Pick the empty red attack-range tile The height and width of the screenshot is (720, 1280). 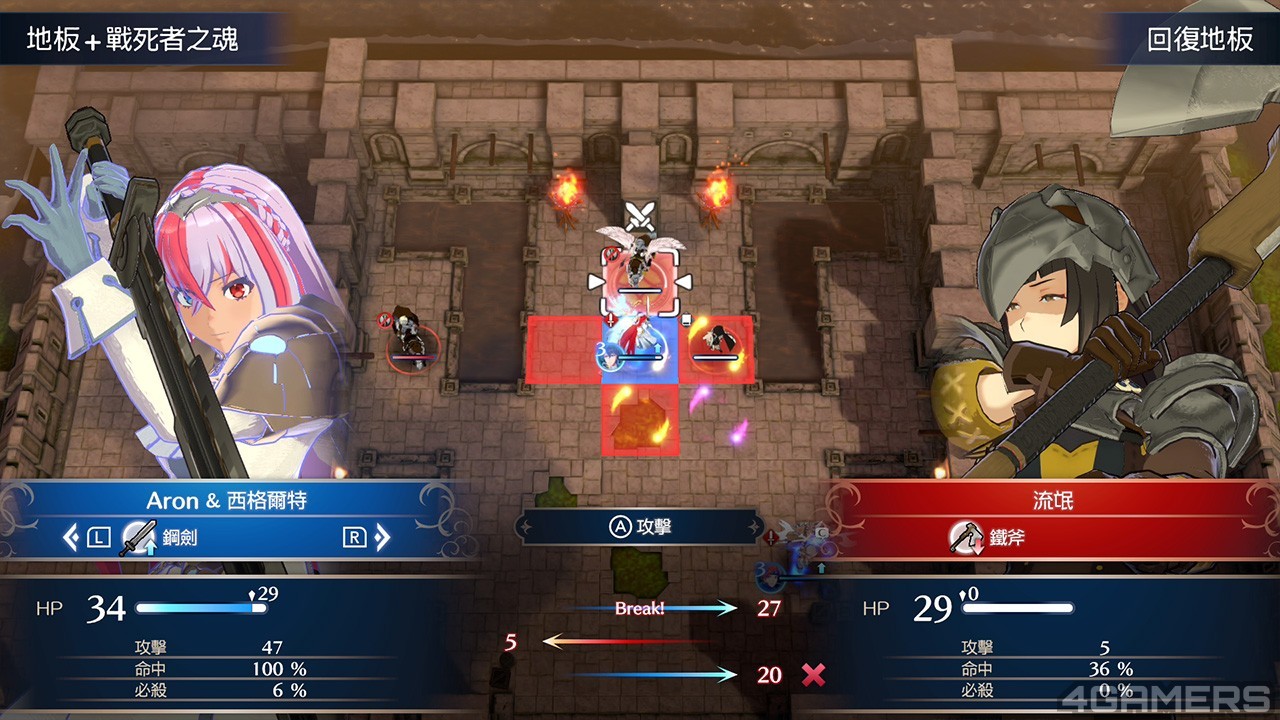(x=562, y=350)
